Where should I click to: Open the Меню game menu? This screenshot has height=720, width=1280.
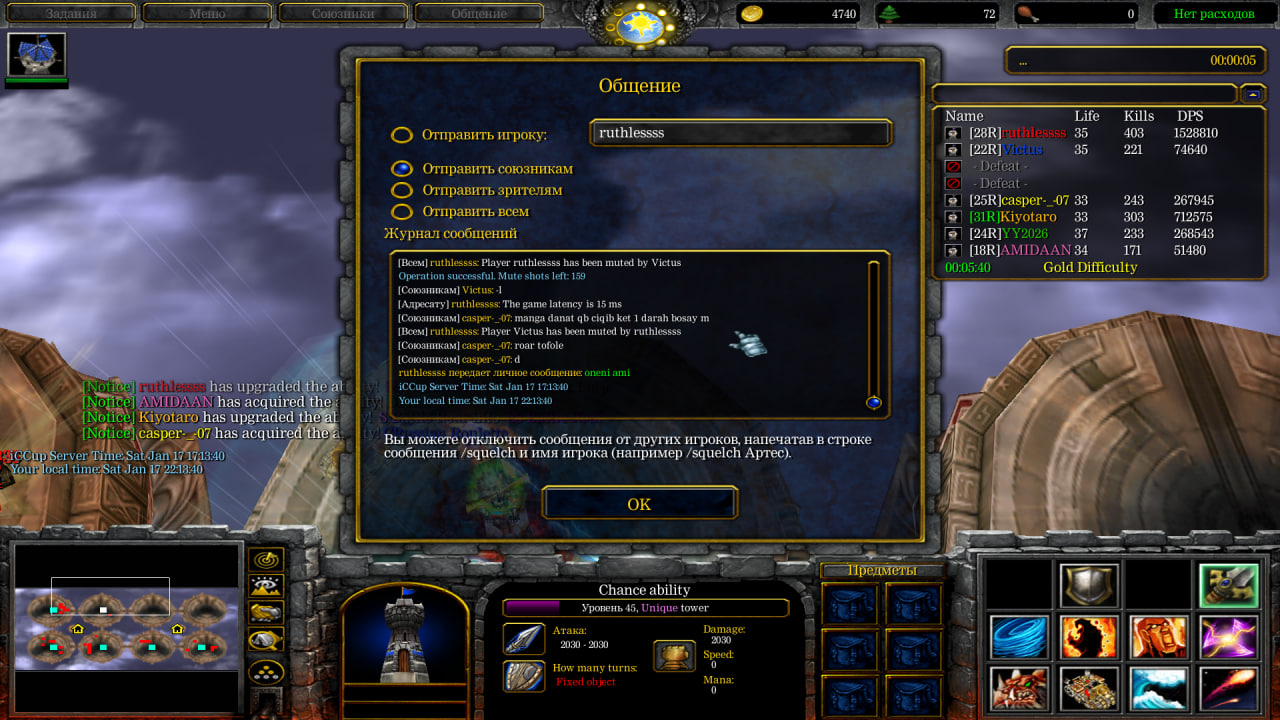click(207, 14)
